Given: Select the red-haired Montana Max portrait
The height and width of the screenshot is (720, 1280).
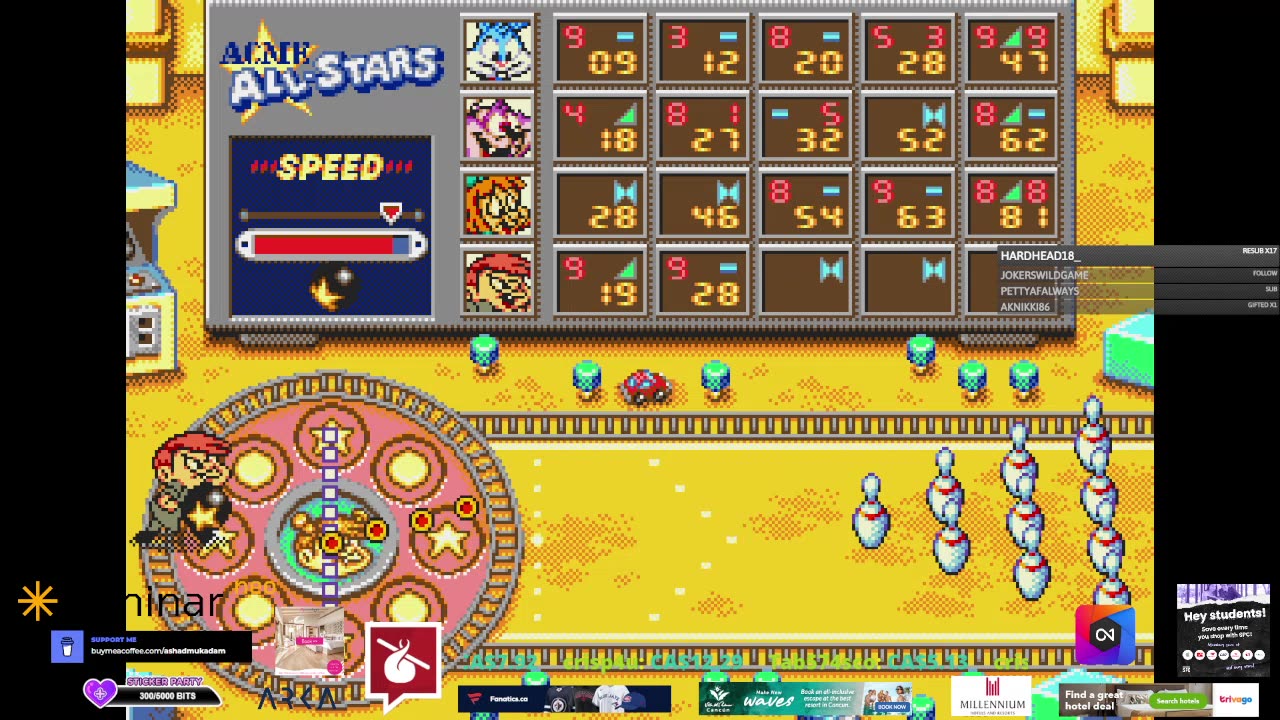Looking at the screenshot, I should (x=498, y=282).
